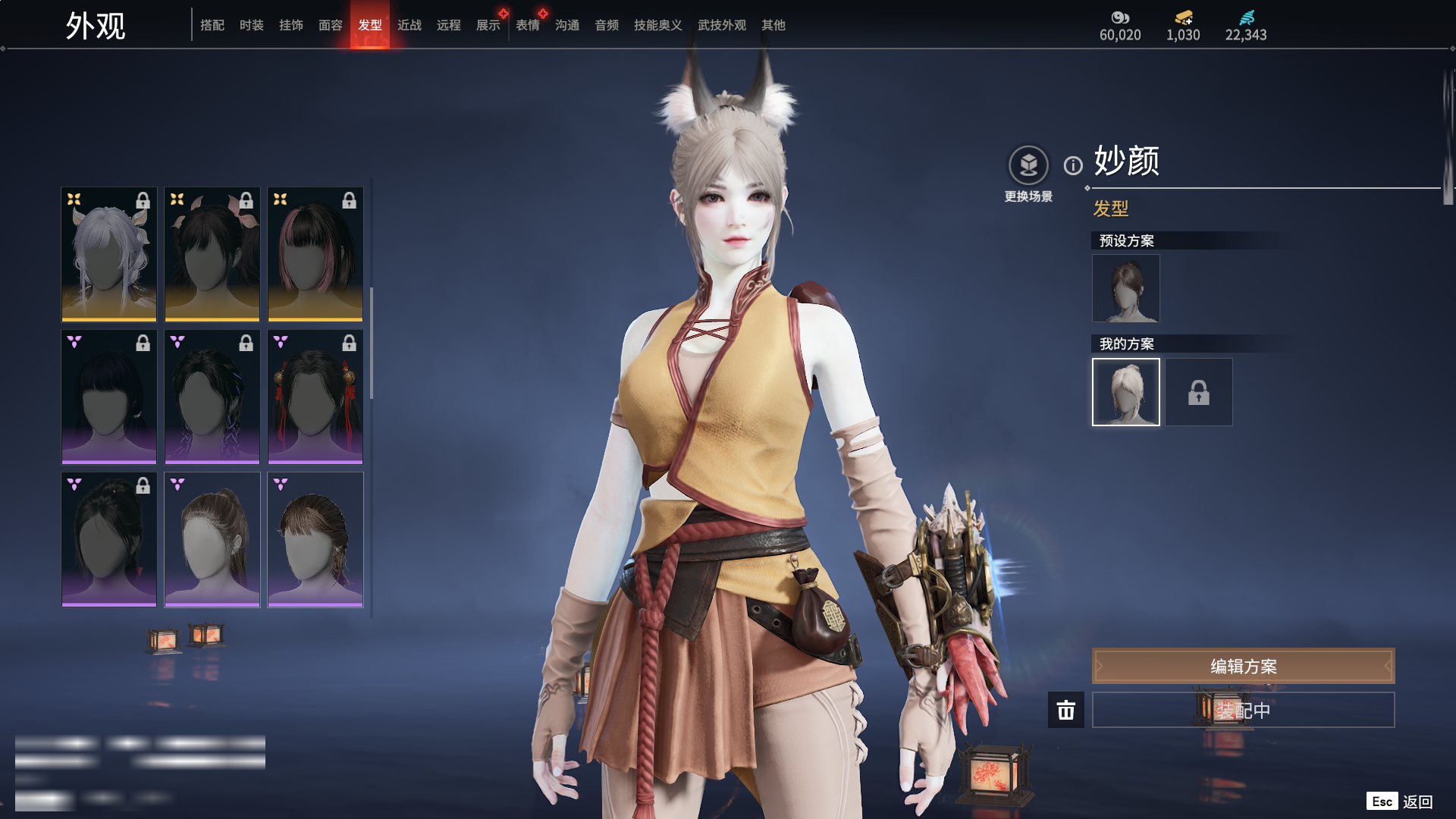The height and width of the screenshot is (819, 1456).
Task: Pick the hairstyle with red tassel ornaments
Action: pos(315,397)
